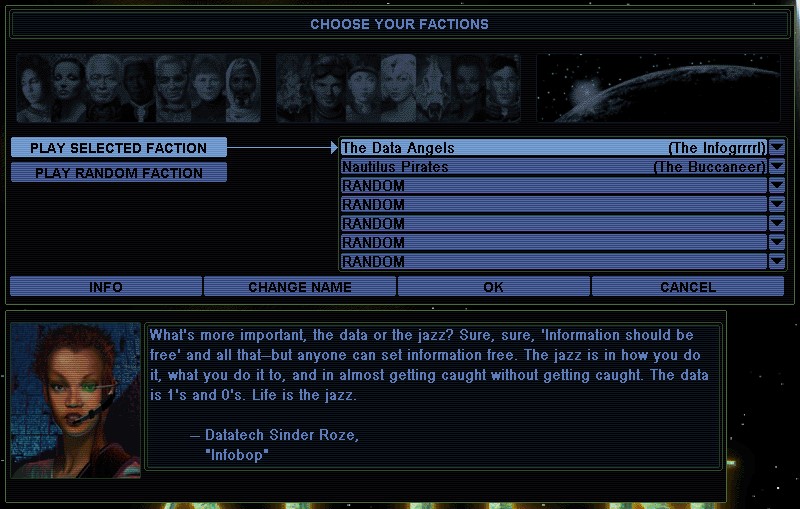Open faction Info
800x509 pixels.
[106, 287]
